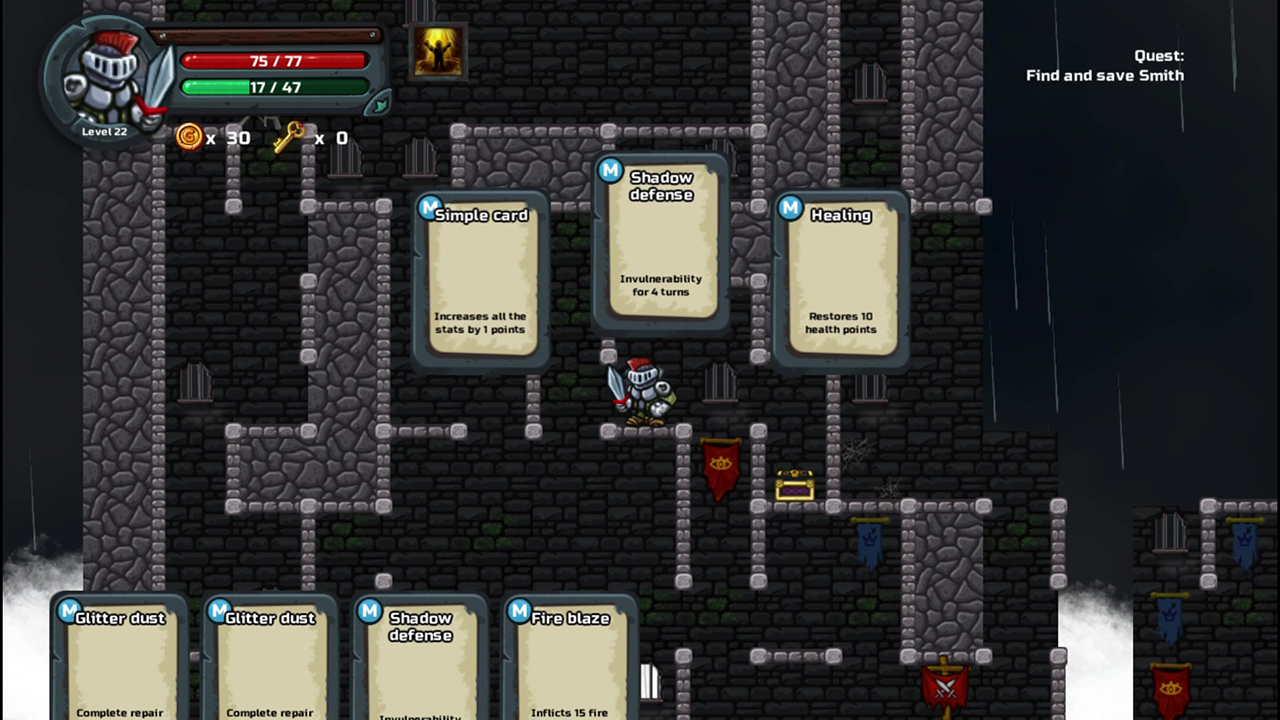1280x720 pixels.
Task: Click the Find and save Smith quest text
Action: [1104, 75]
